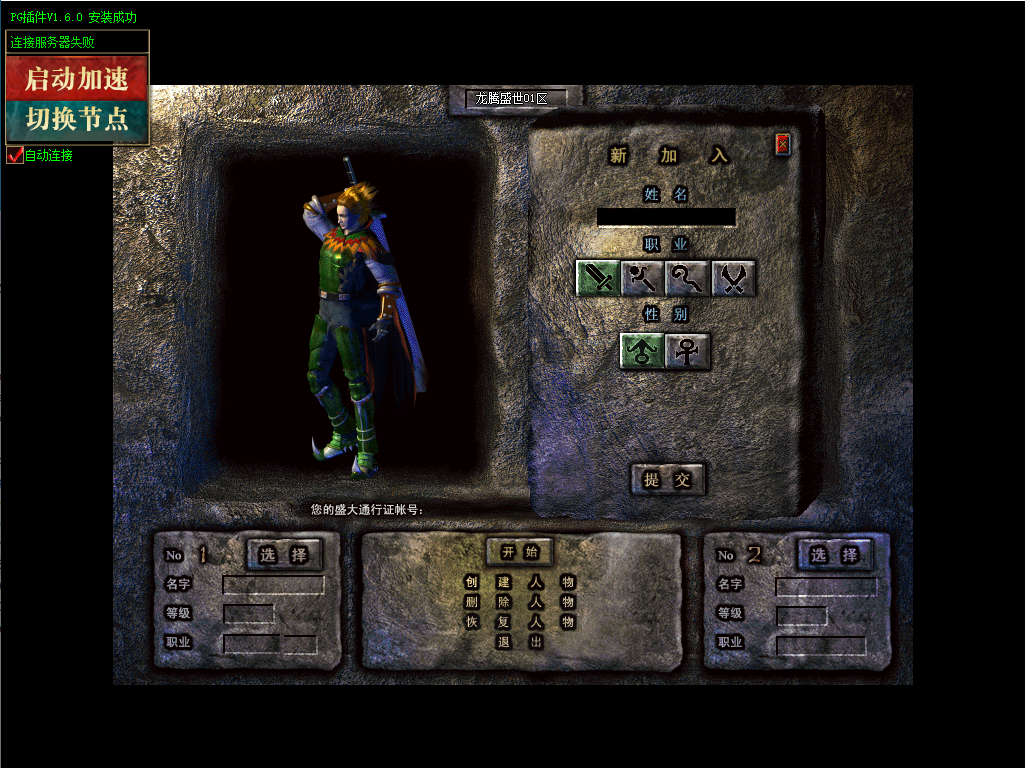Choose the mage class with the orb staff

click(642, 278)
